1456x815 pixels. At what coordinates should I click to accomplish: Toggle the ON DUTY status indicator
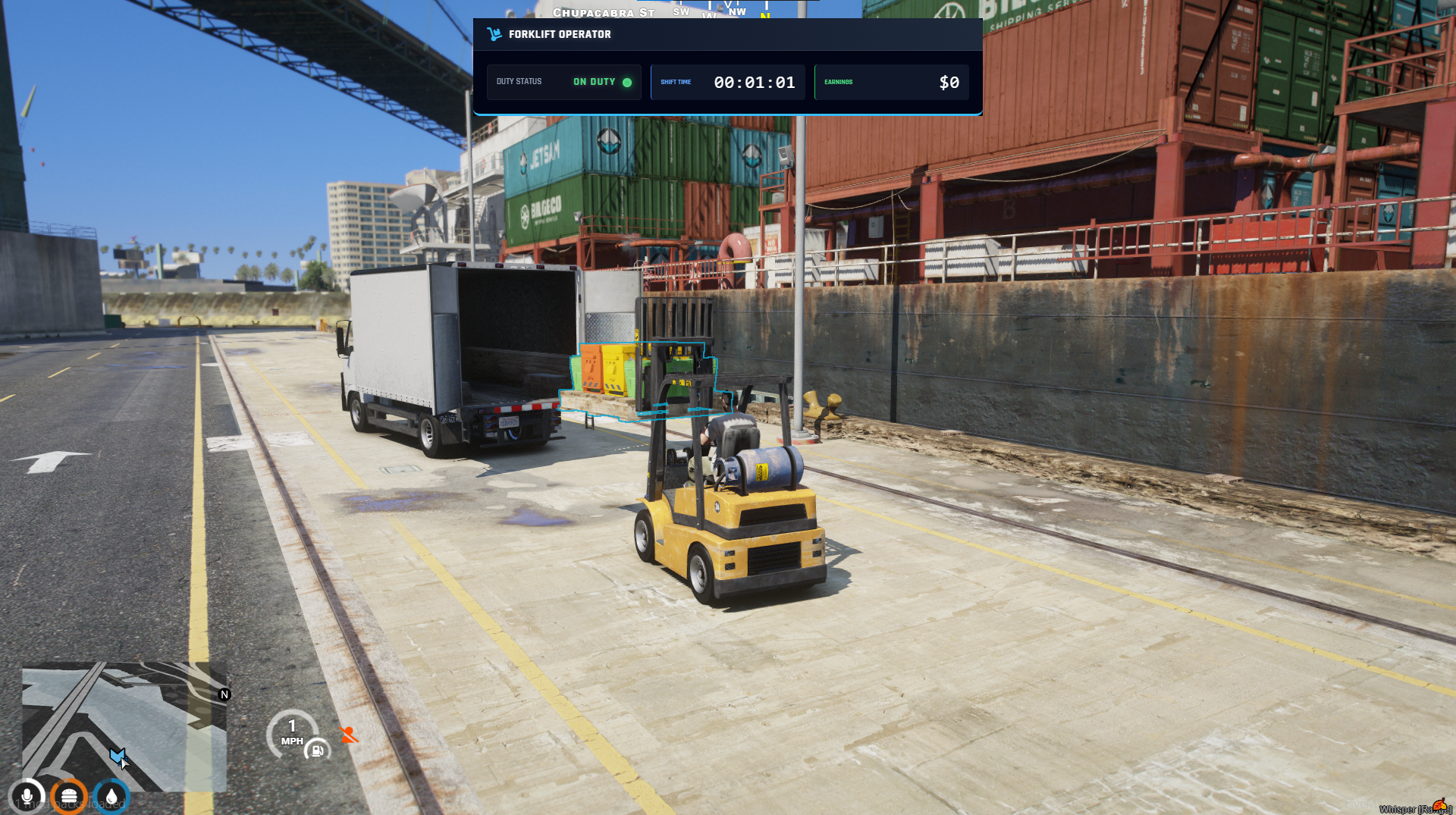click(602, 82)
